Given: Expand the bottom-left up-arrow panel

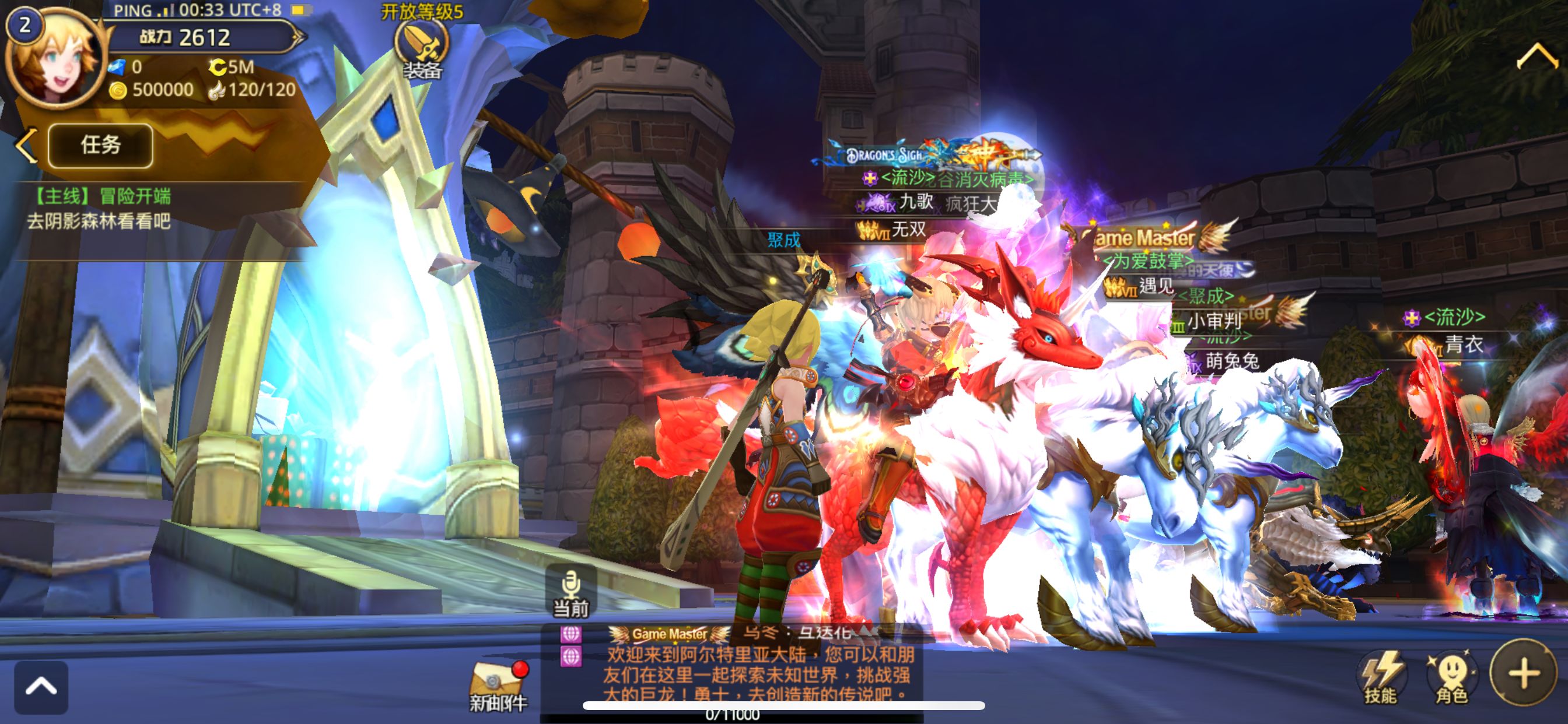Looking at the screenshot, I should (x=41, y=687).
